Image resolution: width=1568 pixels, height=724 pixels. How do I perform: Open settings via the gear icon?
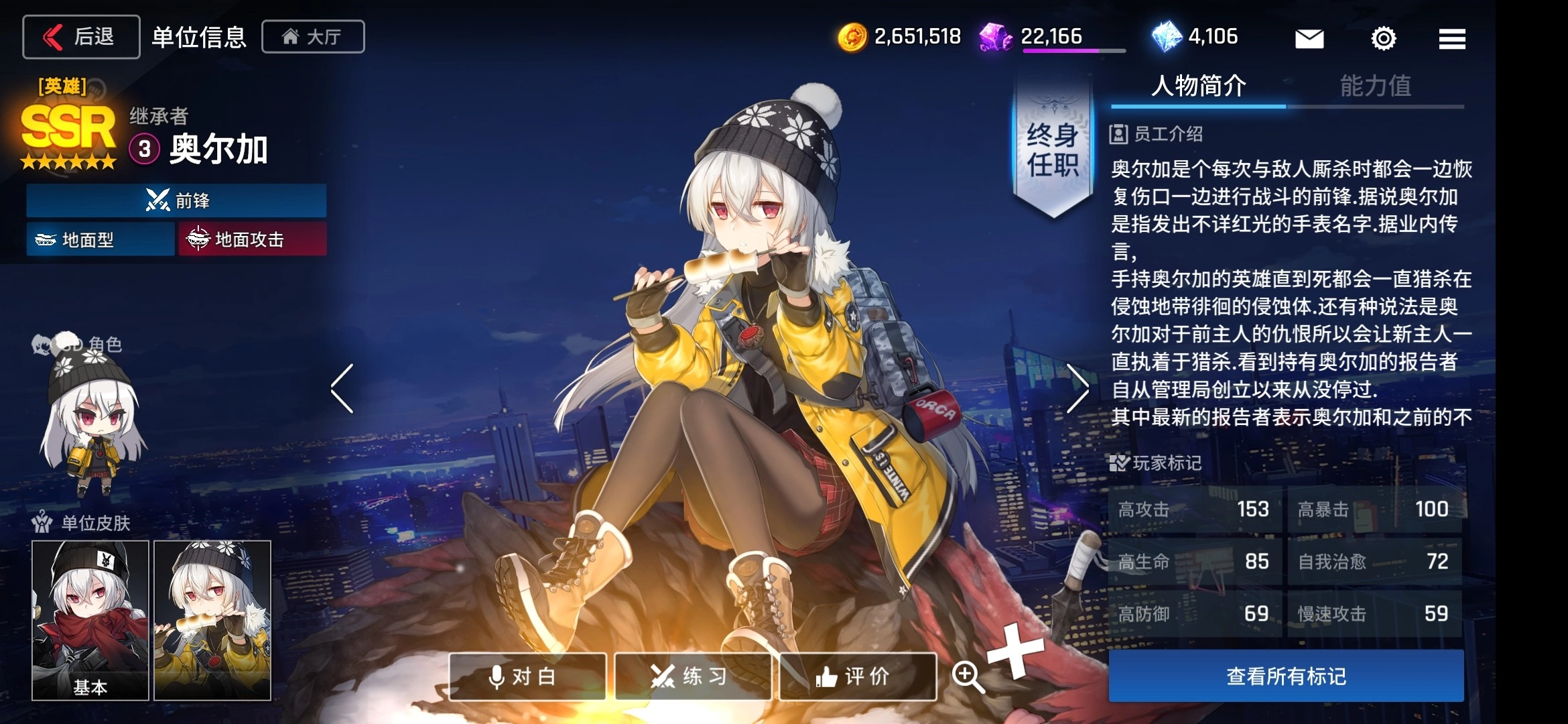1383,38
